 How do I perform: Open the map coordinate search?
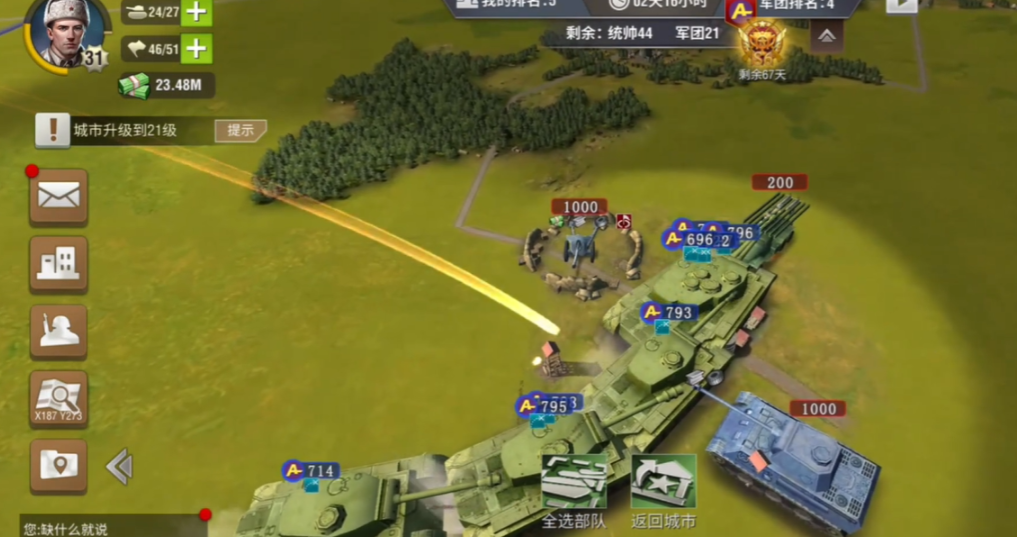(58, 399)
